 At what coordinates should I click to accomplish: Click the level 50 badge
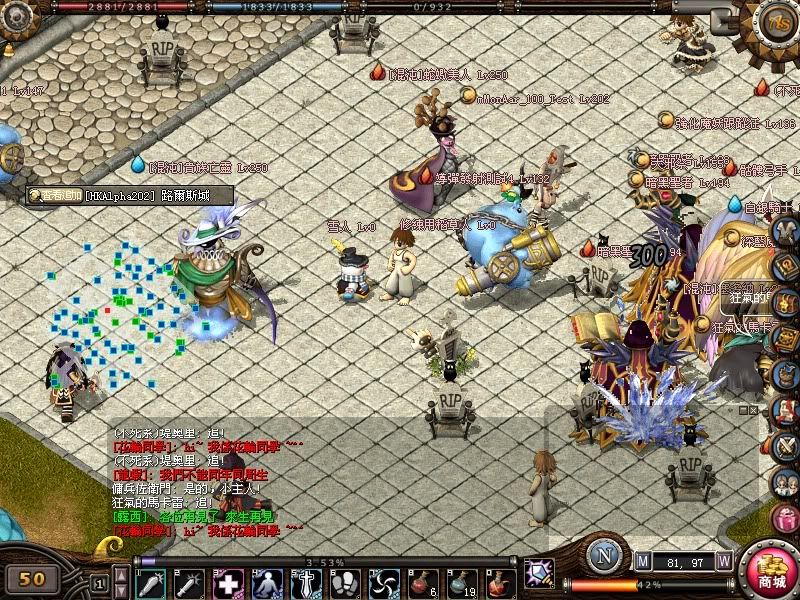33,578
